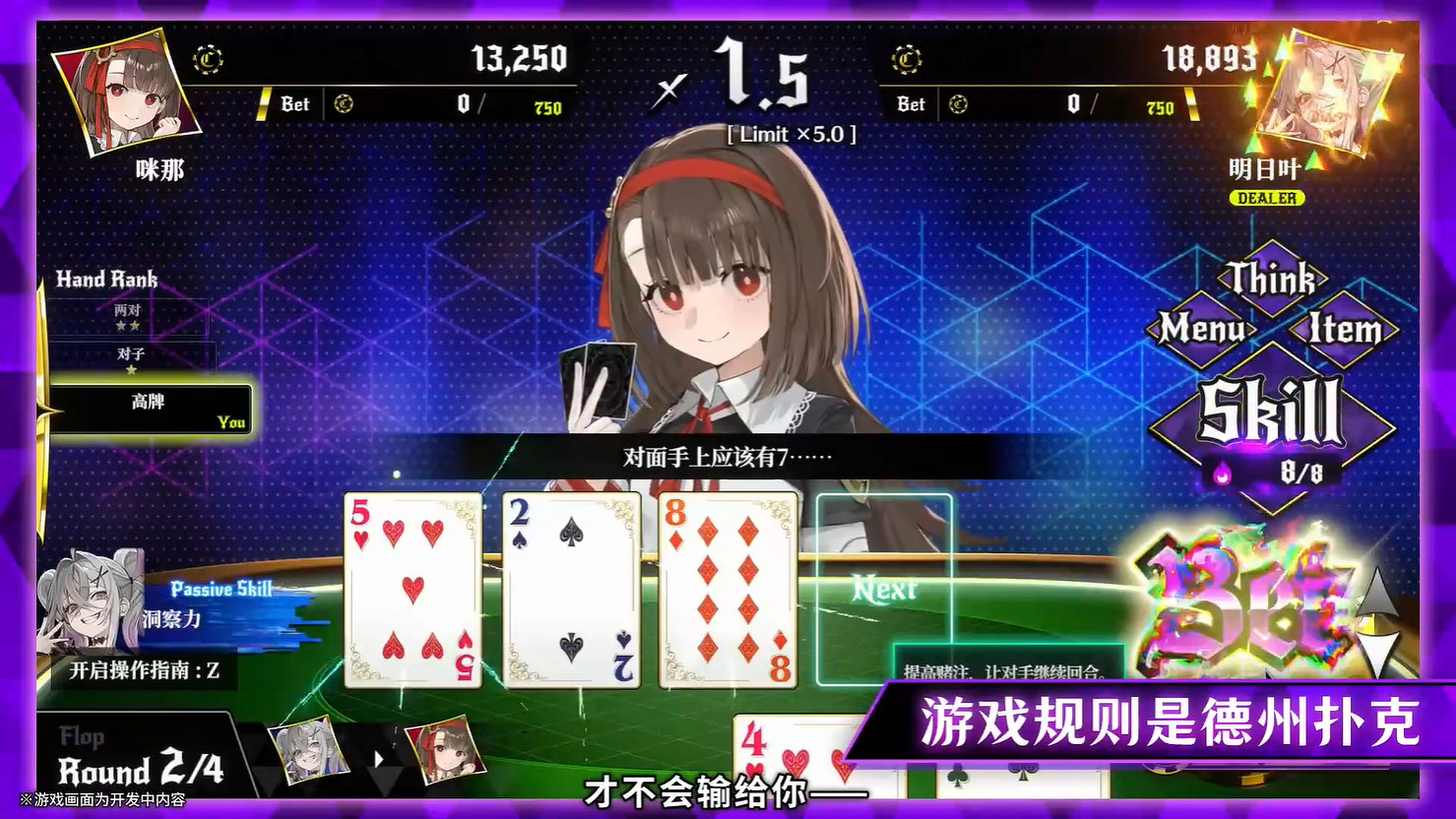The height and width of the screenshot is (819, 1456).
Task: Click the Hand Rank panel header
Action: tap(108, 280)
